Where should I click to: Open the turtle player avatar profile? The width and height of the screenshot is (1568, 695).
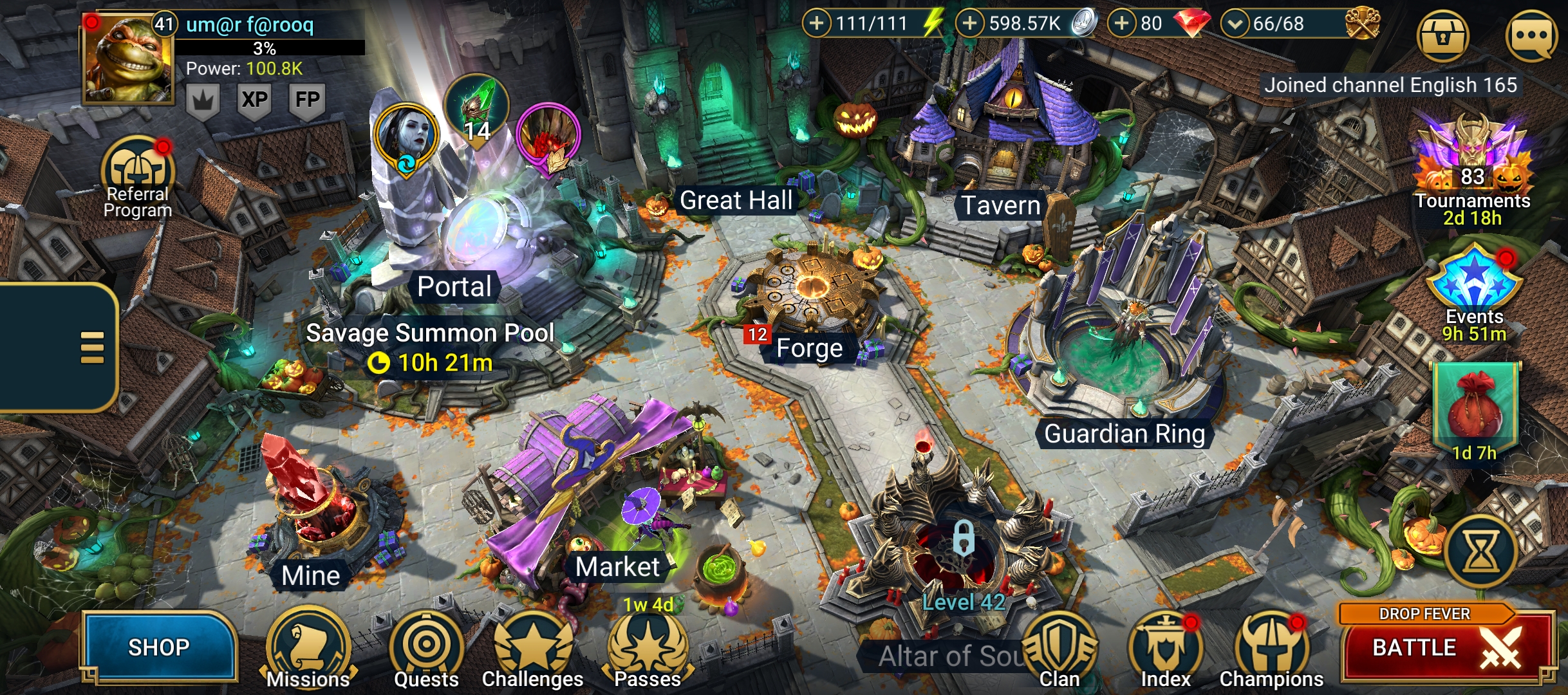click(127, 59)
